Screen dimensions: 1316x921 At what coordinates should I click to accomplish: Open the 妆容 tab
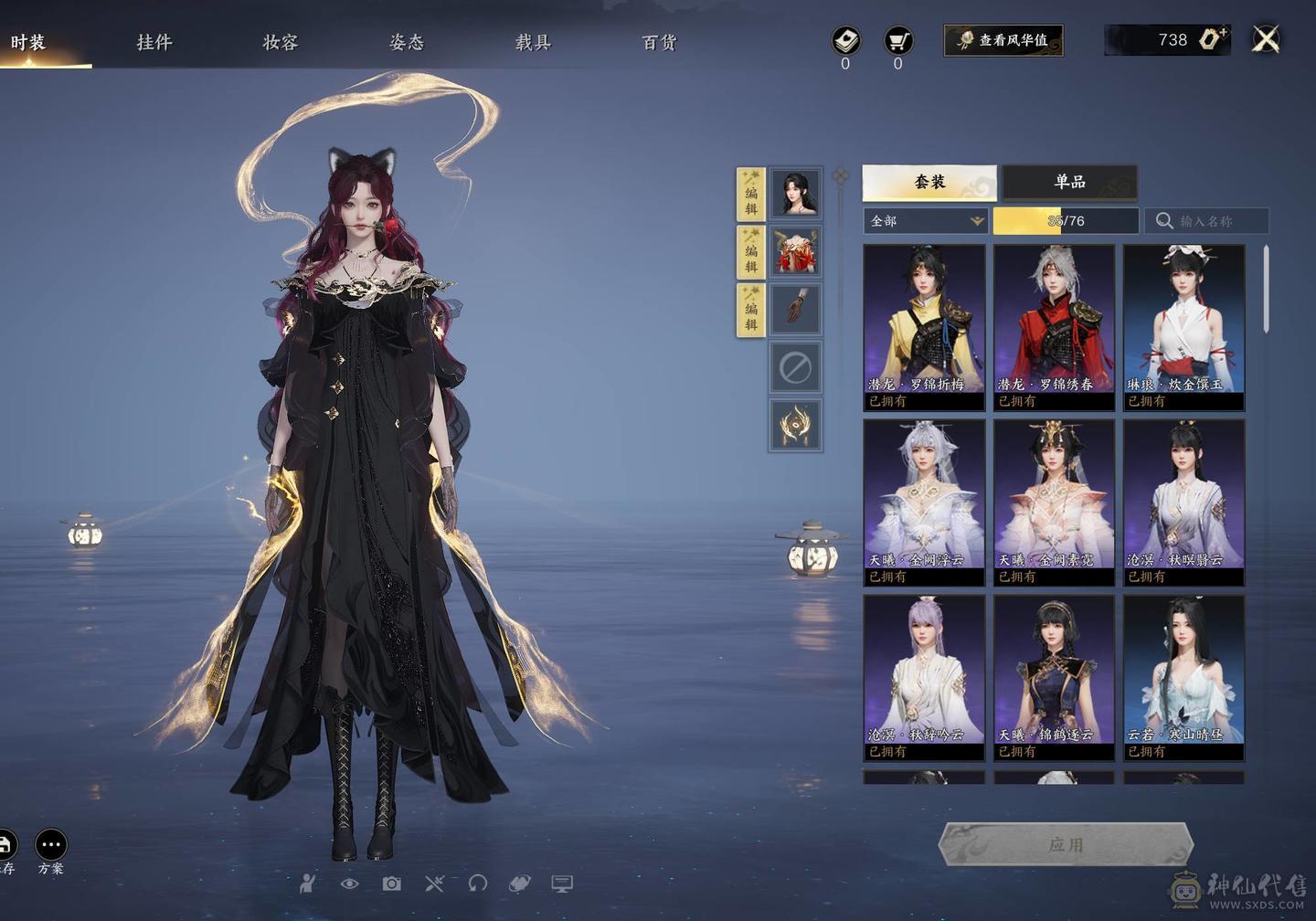click(280, 42)
